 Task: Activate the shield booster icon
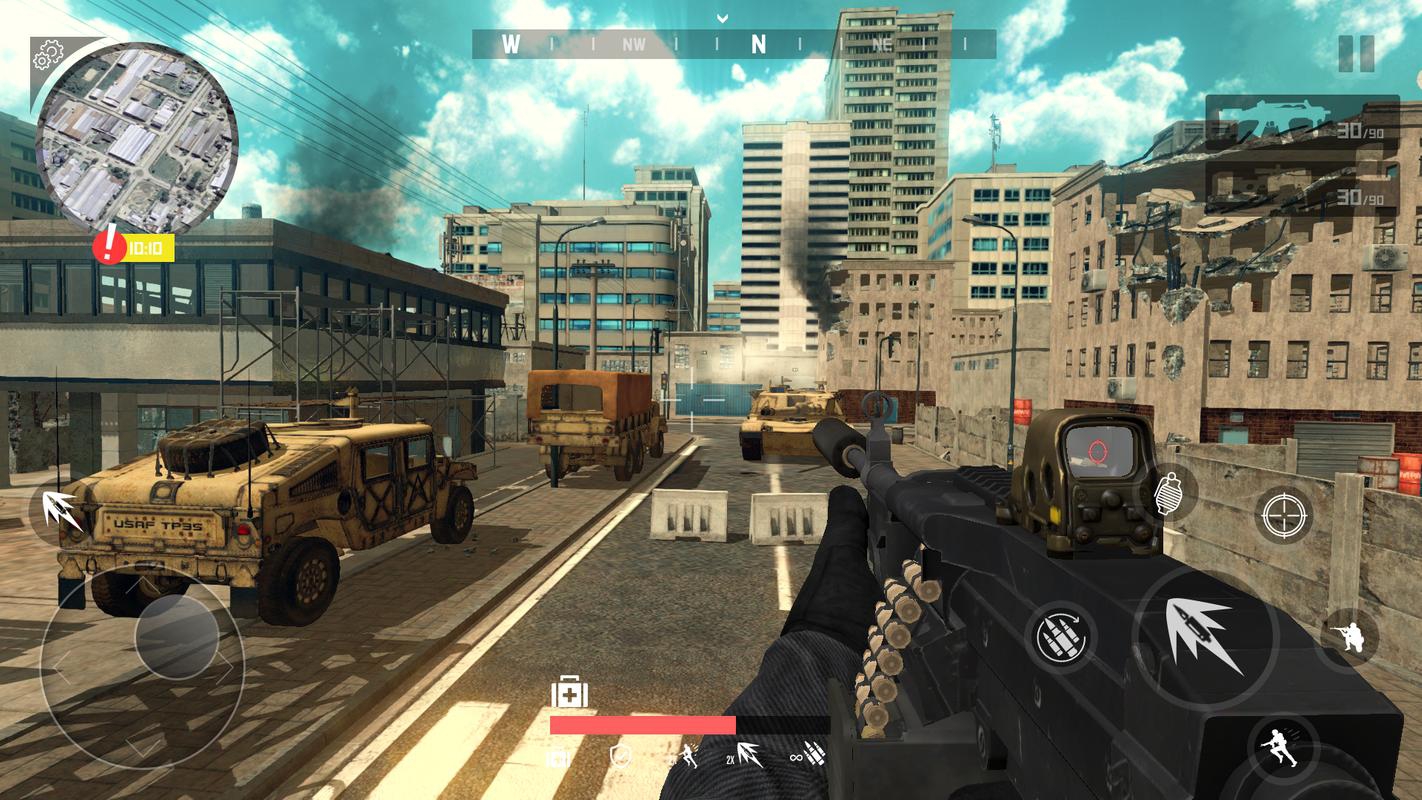coord(620,757)
